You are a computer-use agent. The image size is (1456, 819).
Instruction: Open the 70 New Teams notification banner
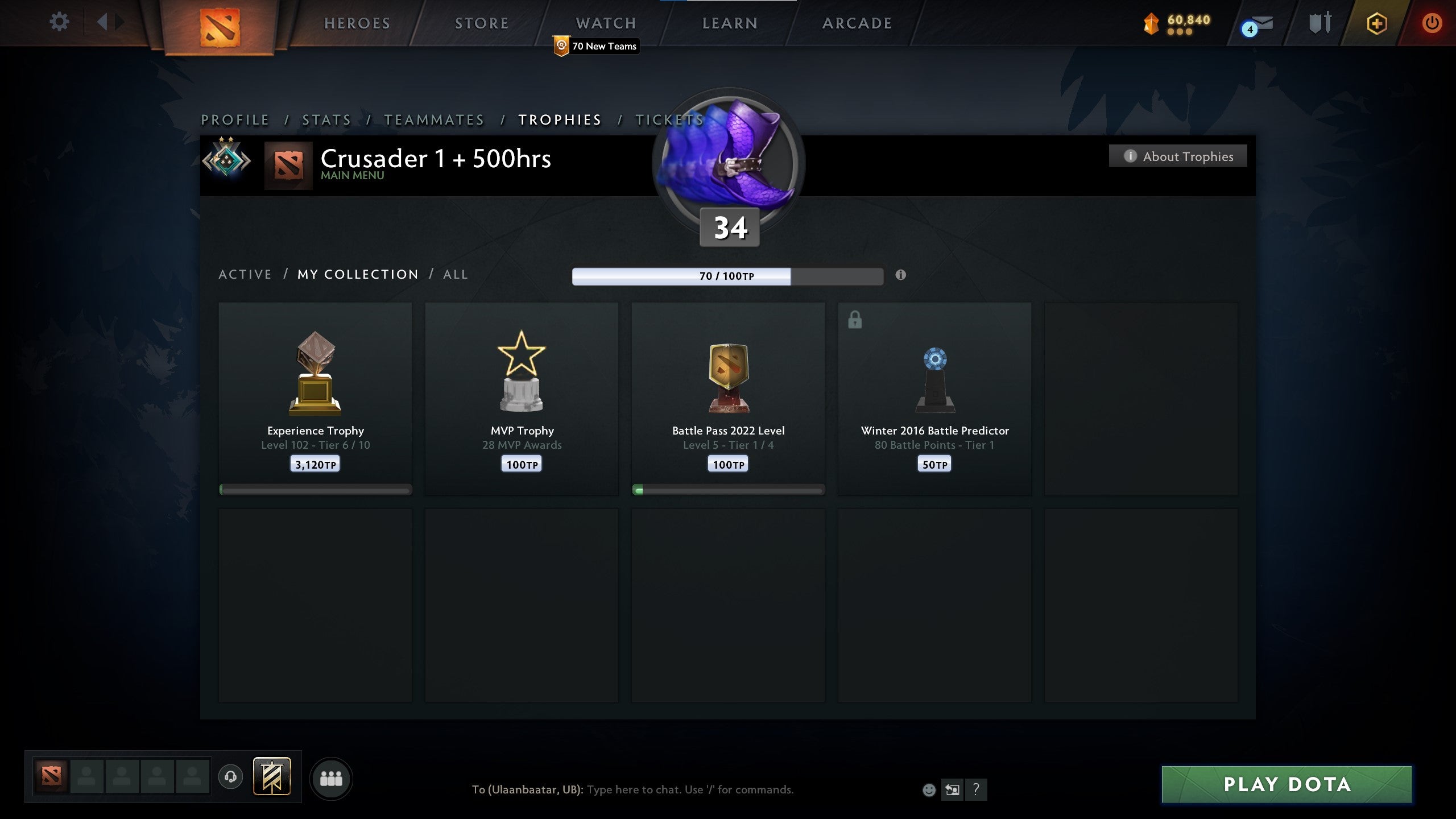coord(595,47)
